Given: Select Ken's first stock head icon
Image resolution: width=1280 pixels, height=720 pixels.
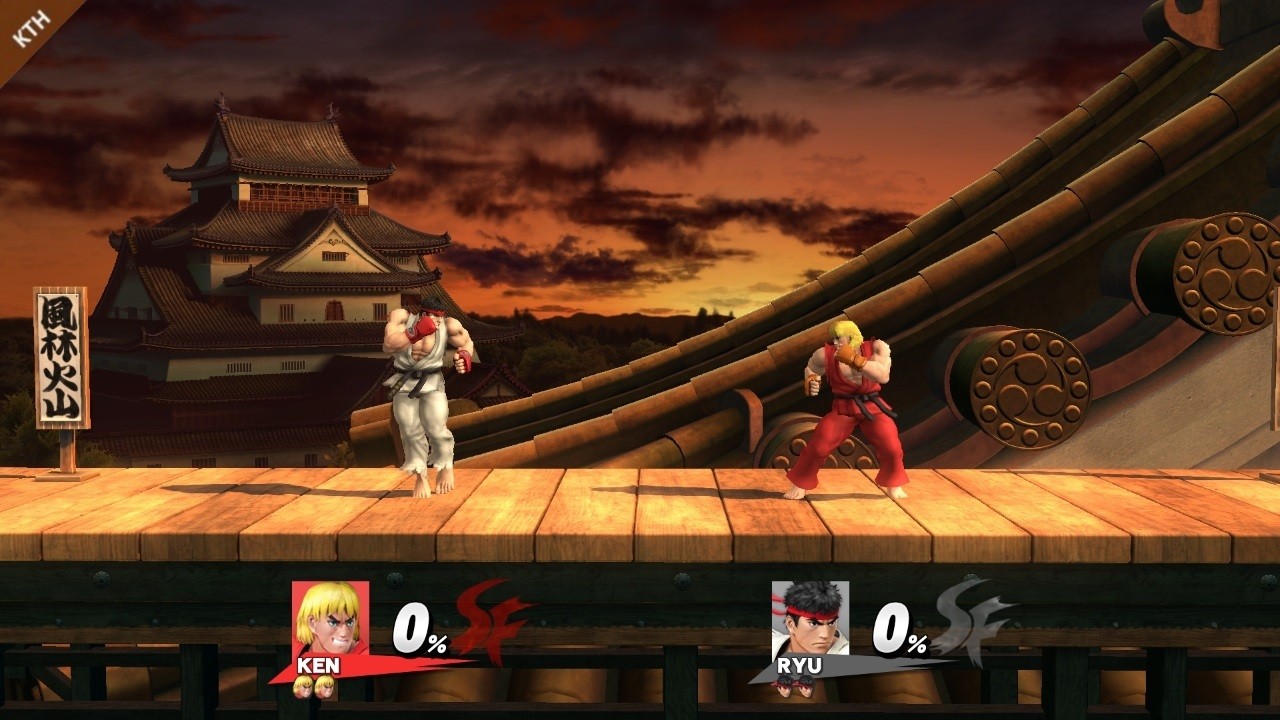Looking at the screenshot, I should (x=302, y=684).
